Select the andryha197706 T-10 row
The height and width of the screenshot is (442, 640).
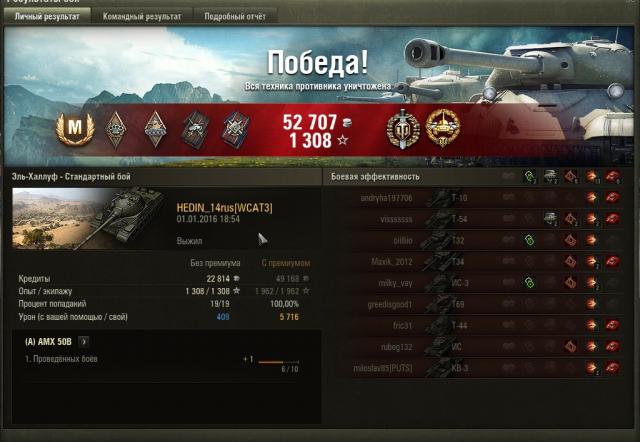coord(480,198)
